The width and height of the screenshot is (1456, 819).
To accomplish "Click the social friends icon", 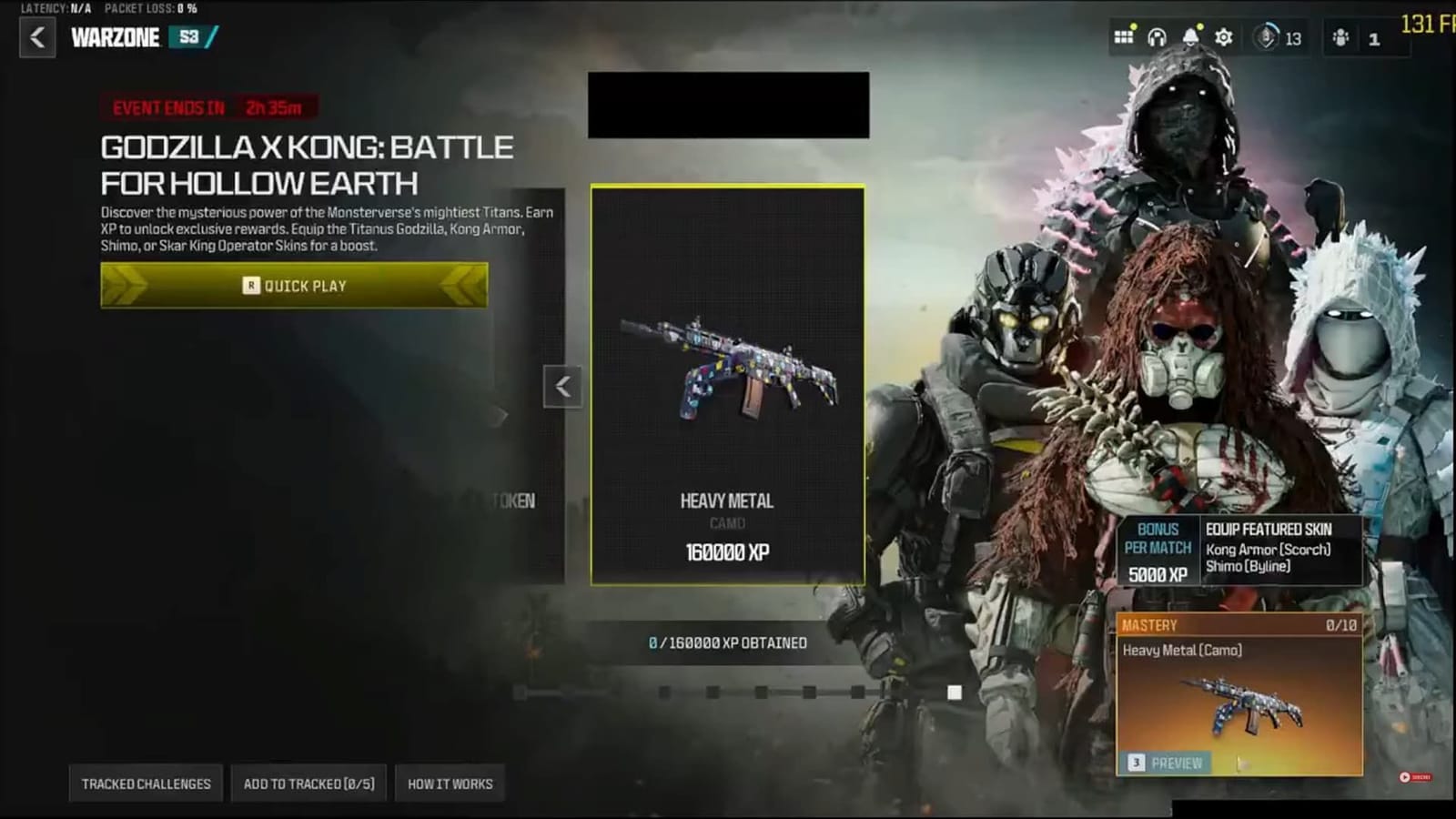I will pyautogui.click(x=1341, y=38).
